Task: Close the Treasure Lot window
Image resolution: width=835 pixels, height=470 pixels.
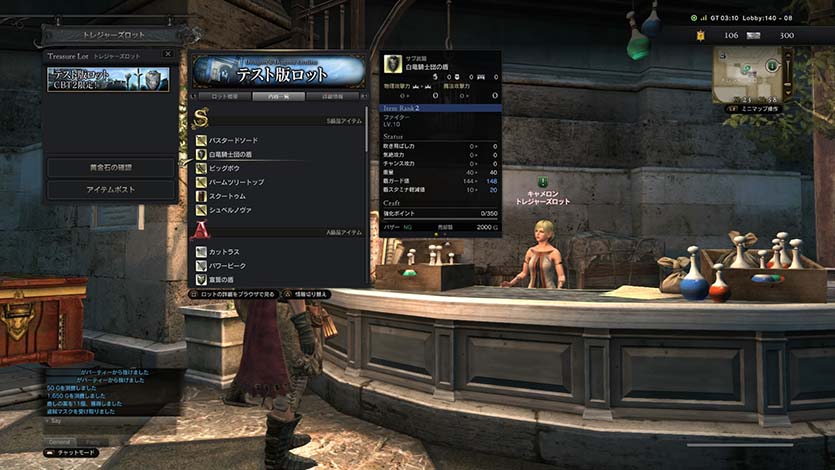Action: [167, 54]
